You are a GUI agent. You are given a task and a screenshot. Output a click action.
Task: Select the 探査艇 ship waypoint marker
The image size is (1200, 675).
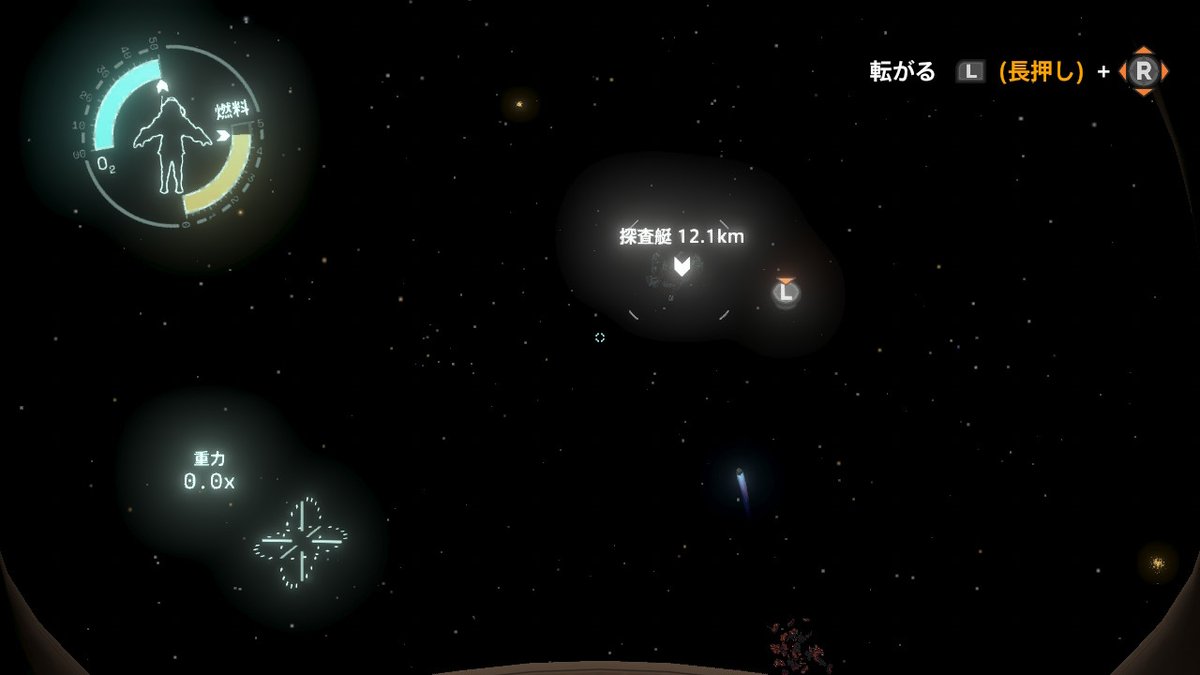pos(681,267)
